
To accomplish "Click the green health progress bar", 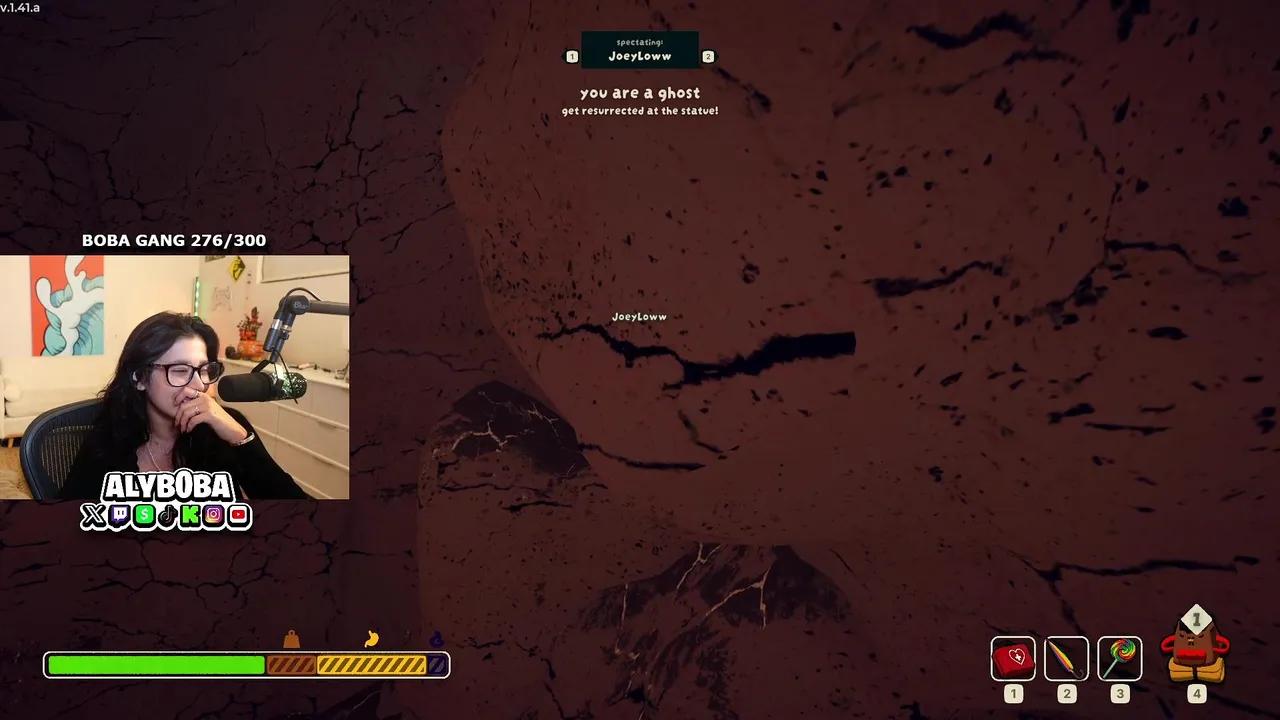I will (x=155, y=663).
